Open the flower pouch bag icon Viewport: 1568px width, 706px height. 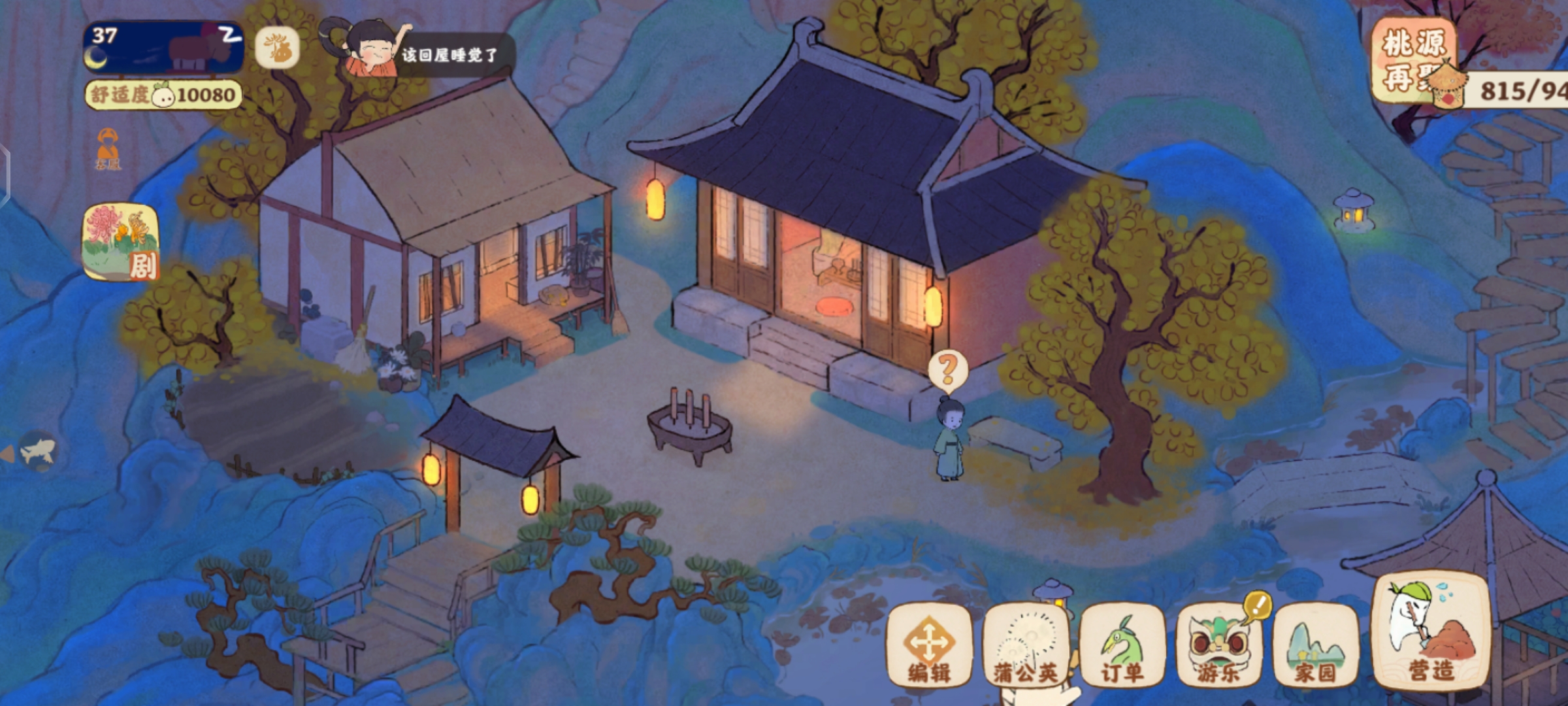point(277,48)
